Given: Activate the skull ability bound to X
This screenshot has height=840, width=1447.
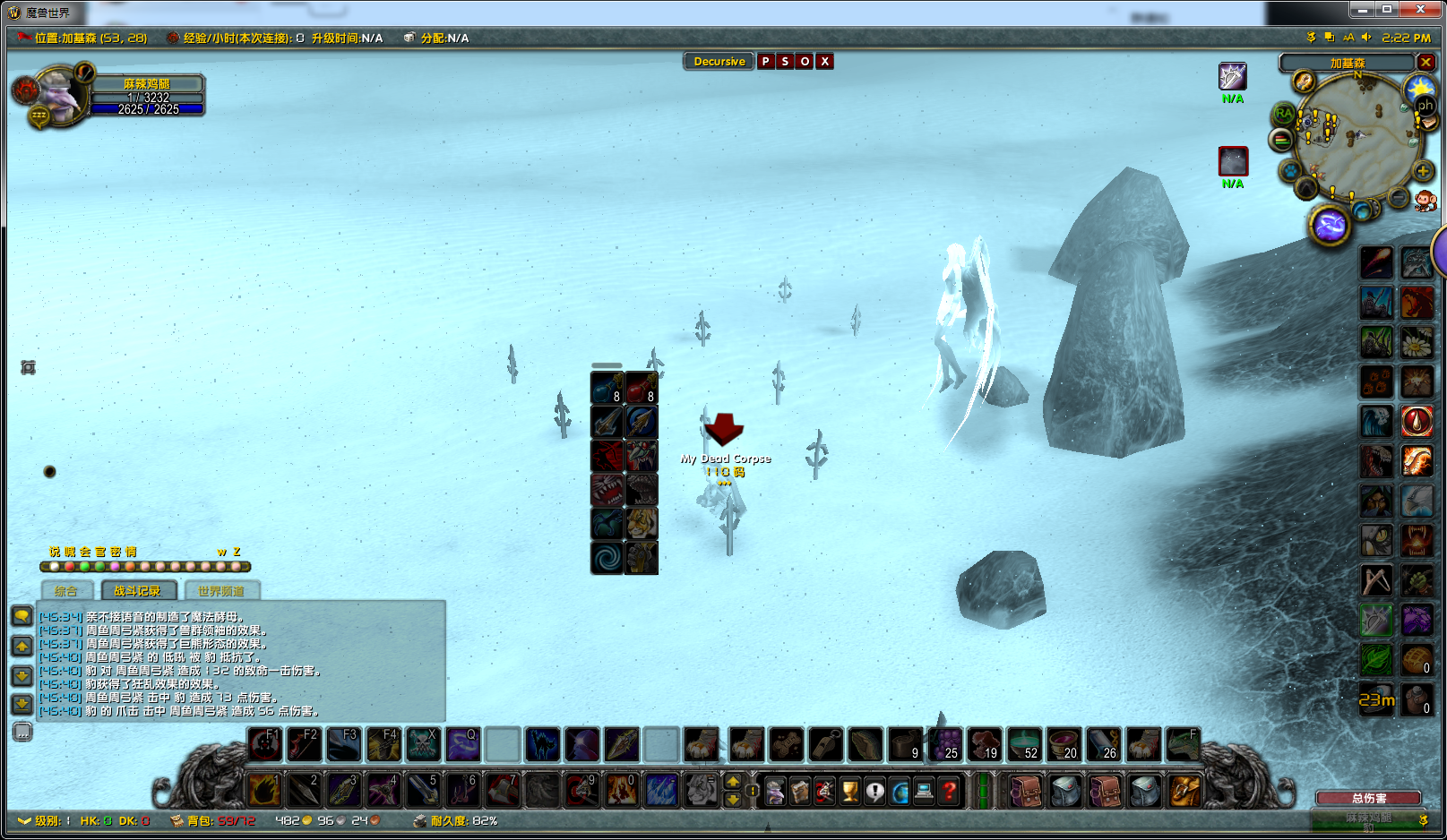Looking at the screenshot, I should 423,745.
